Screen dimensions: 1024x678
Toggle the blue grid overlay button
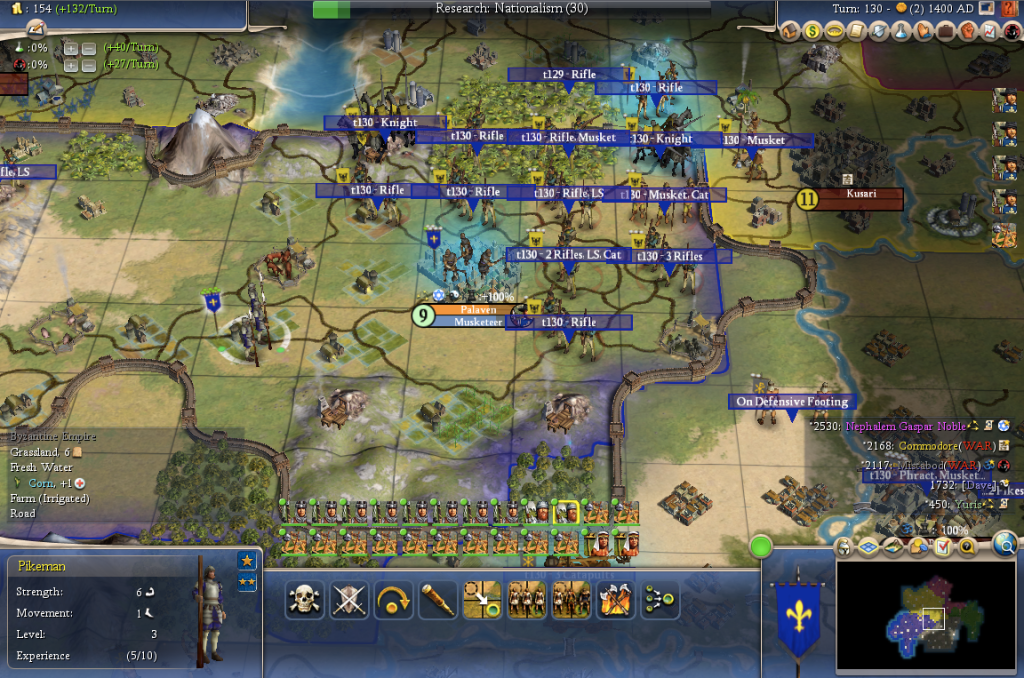[869, 547]
